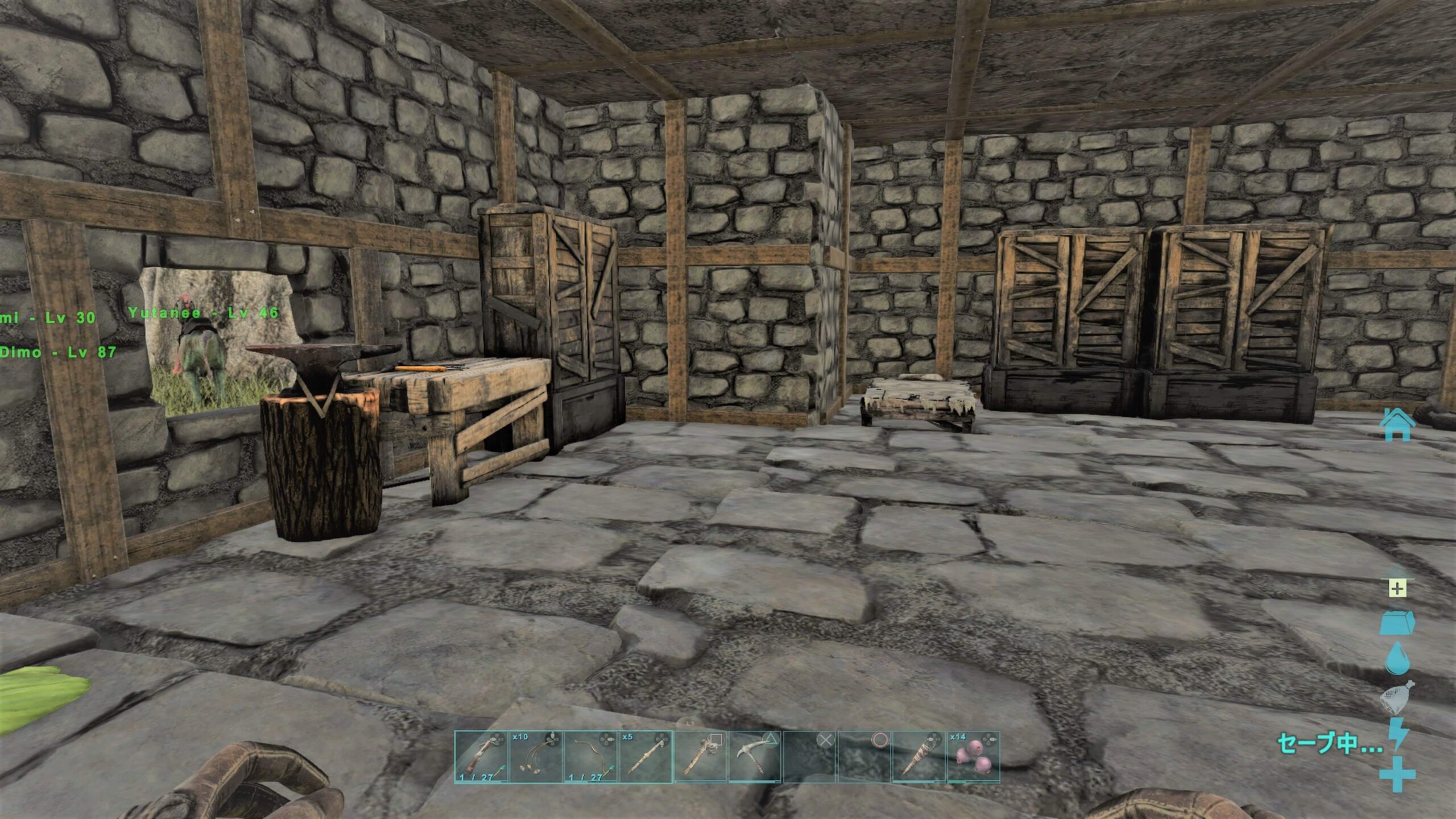Equip the wrapped wooden club slot
The image size is (1456, 819).
[x=919, y=757]
